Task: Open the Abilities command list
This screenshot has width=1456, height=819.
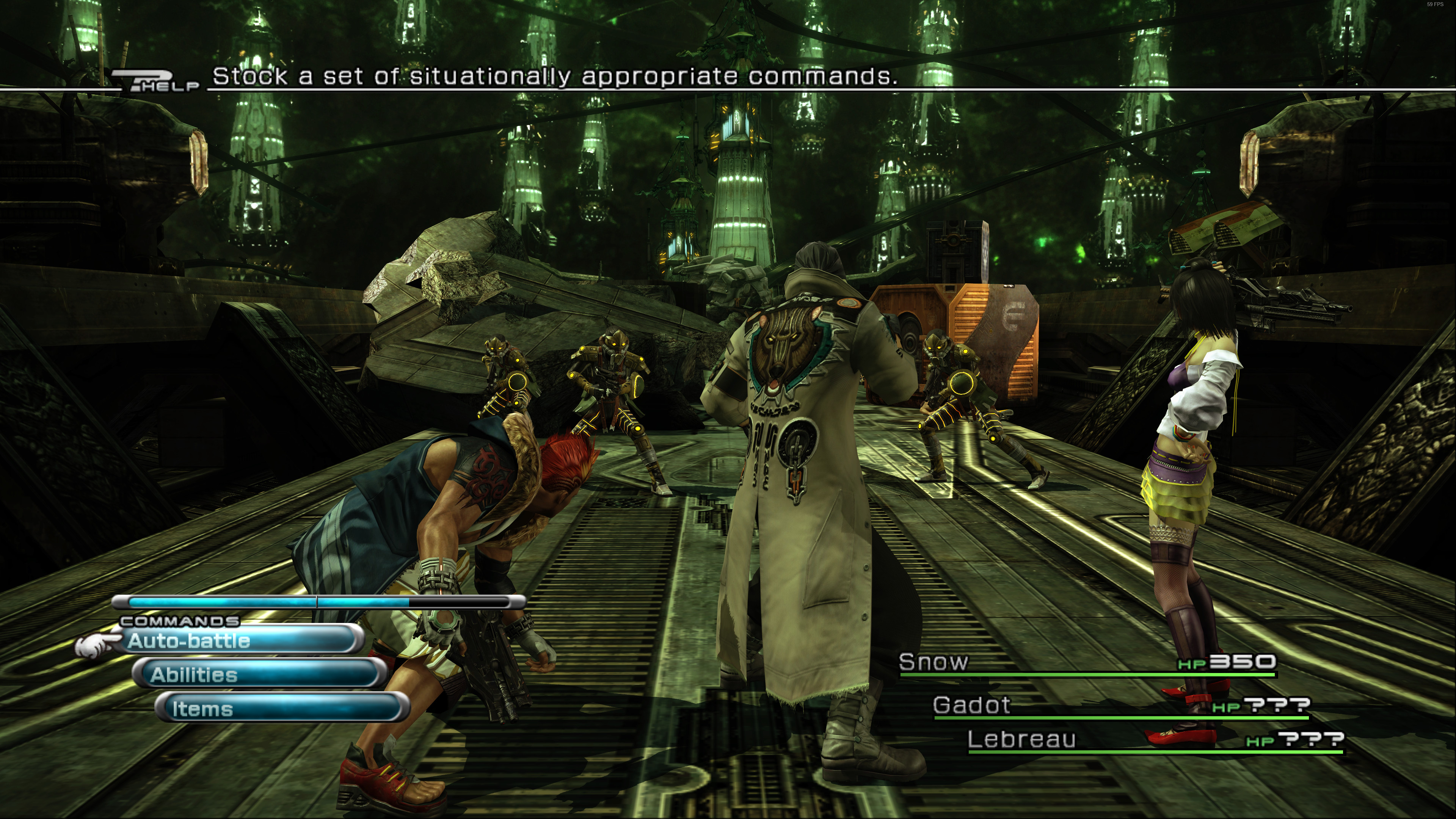Action: (260, 674)
